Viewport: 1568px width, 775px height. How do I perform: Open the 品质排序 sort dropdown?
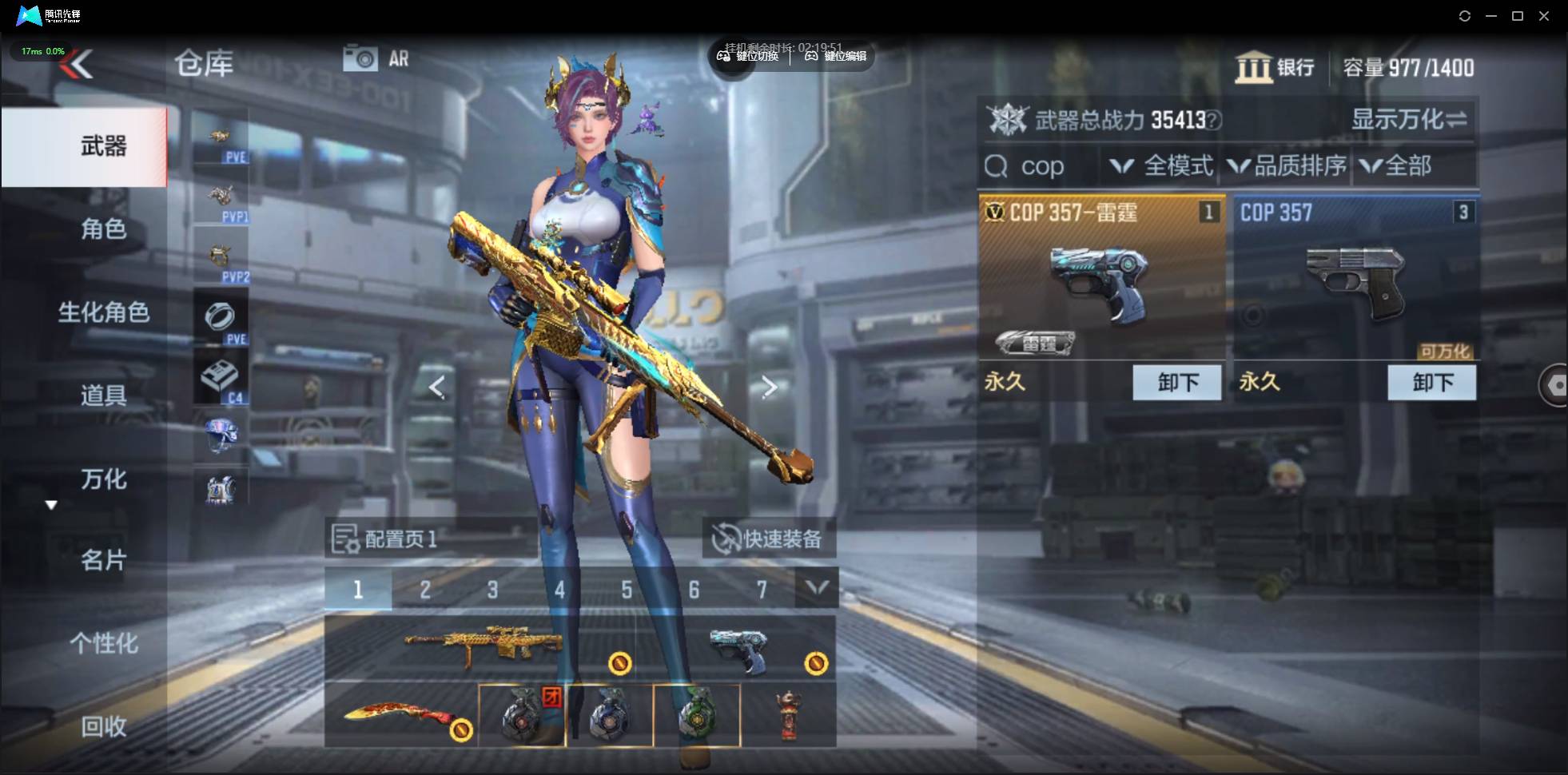1287,166
